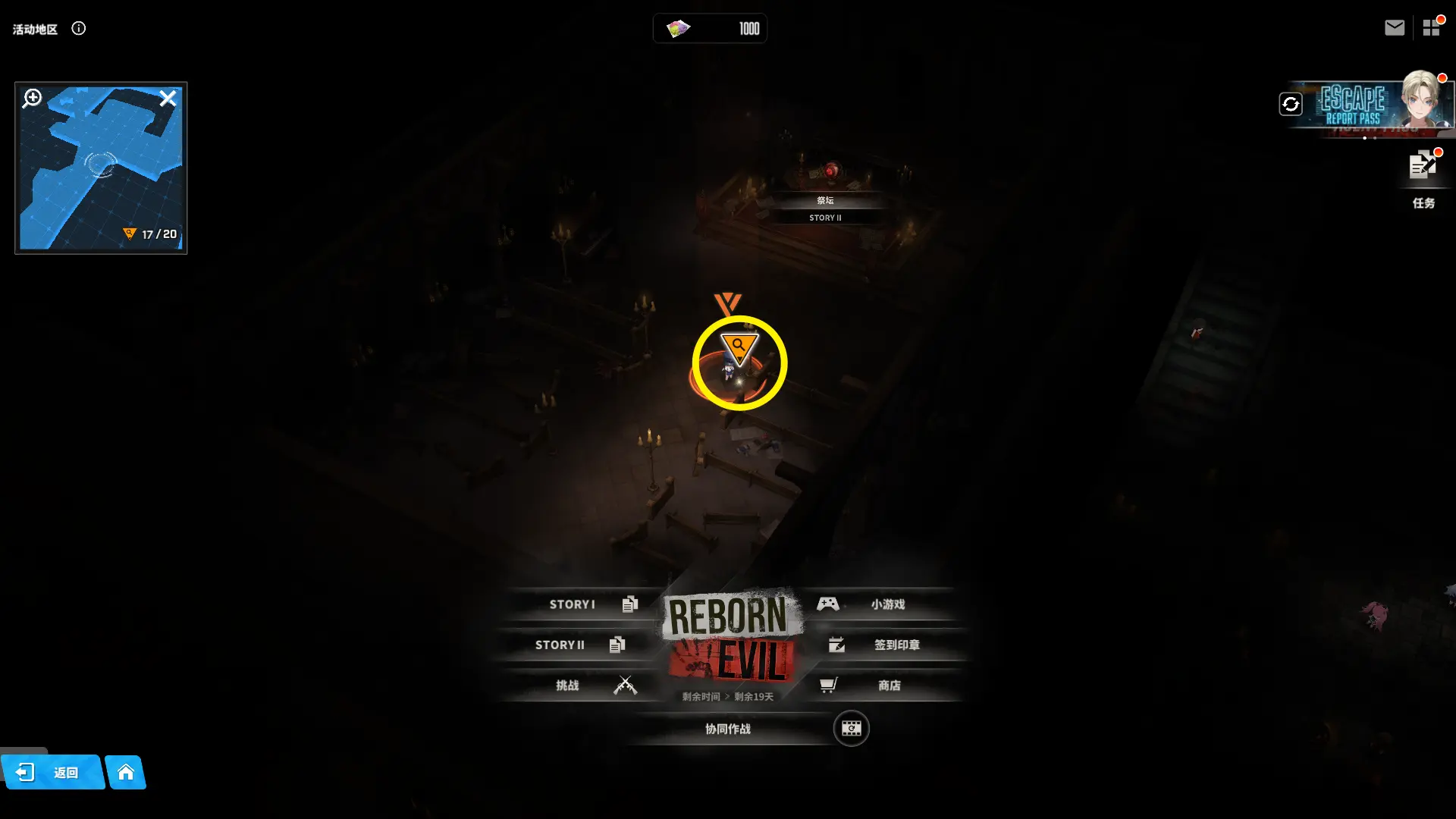
Task: Open the 签到印章 check-in stamp entry
Action: 887,645
